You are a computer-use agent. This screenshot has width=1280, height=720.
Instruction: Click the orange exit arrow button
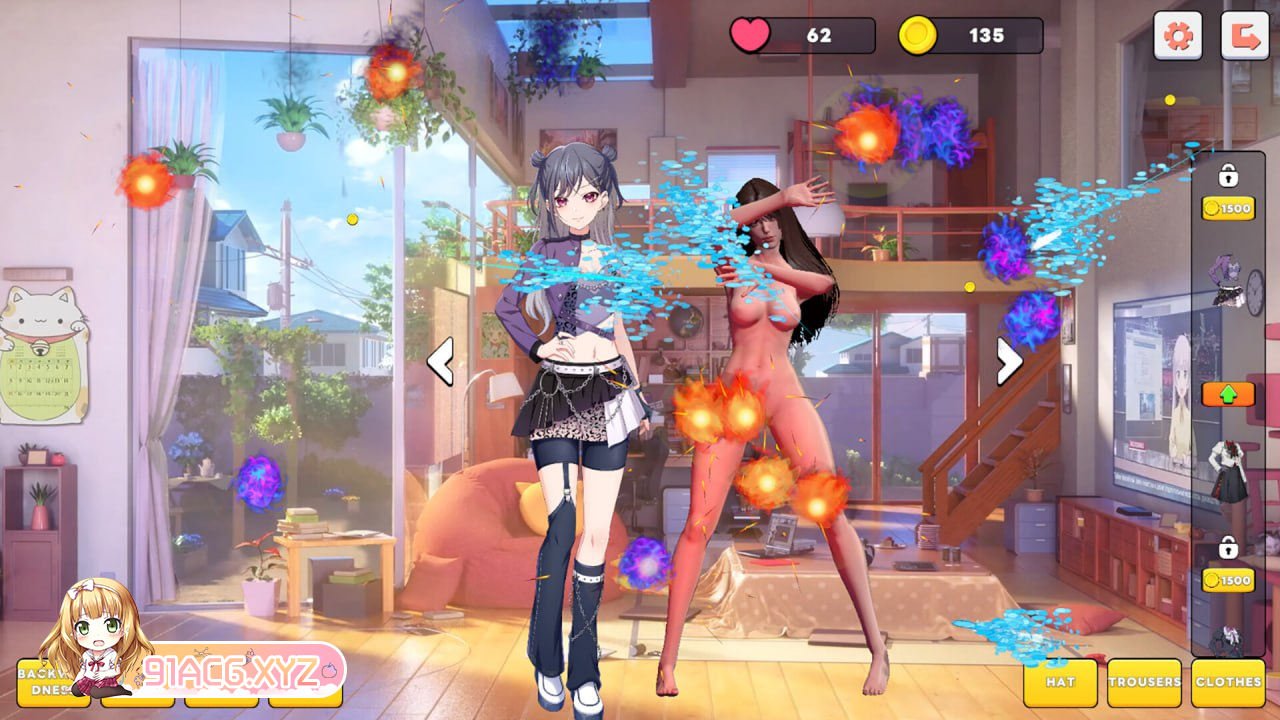pos(1244,36)
